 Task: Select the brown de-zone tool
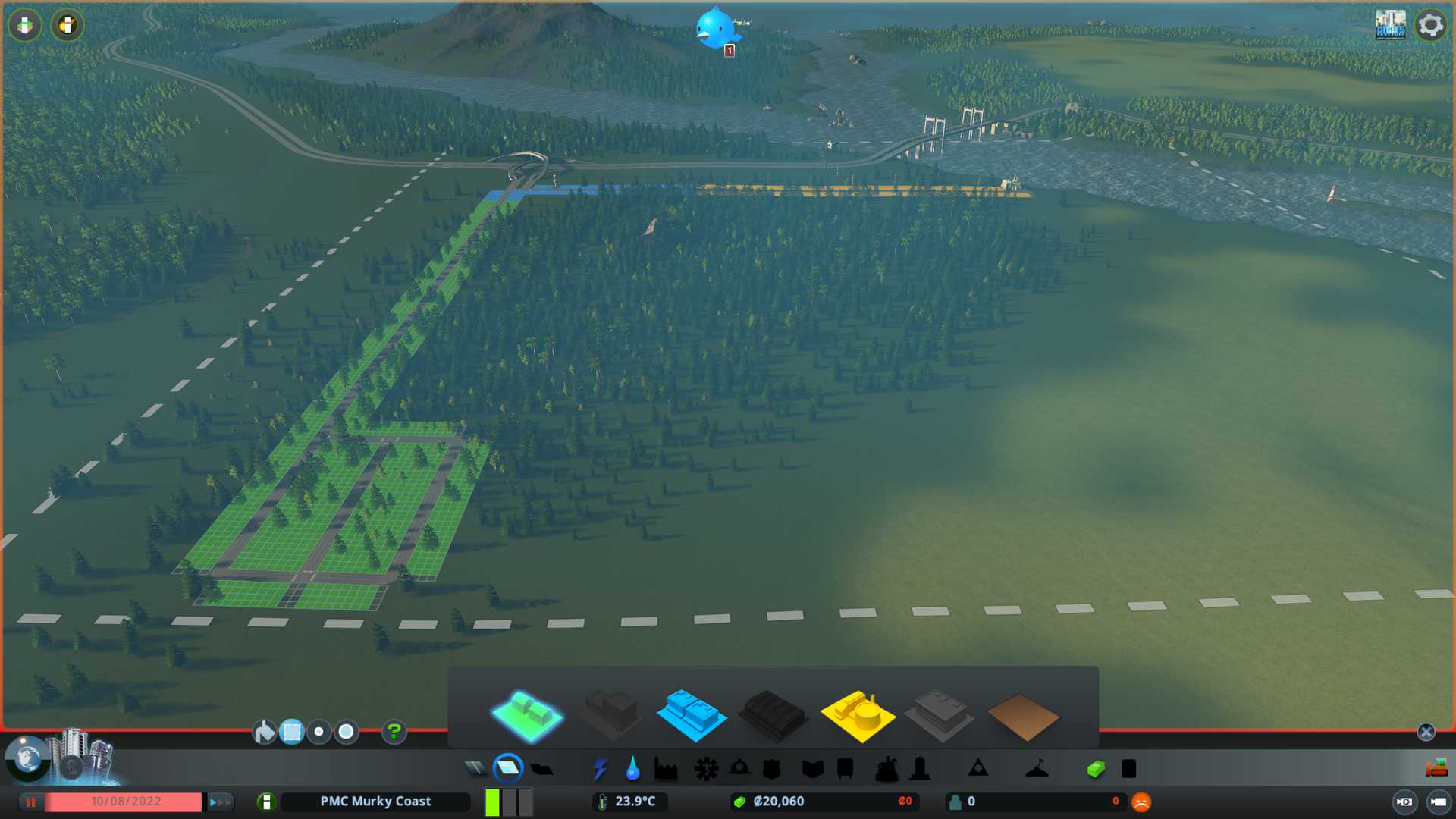point(1022,717)
